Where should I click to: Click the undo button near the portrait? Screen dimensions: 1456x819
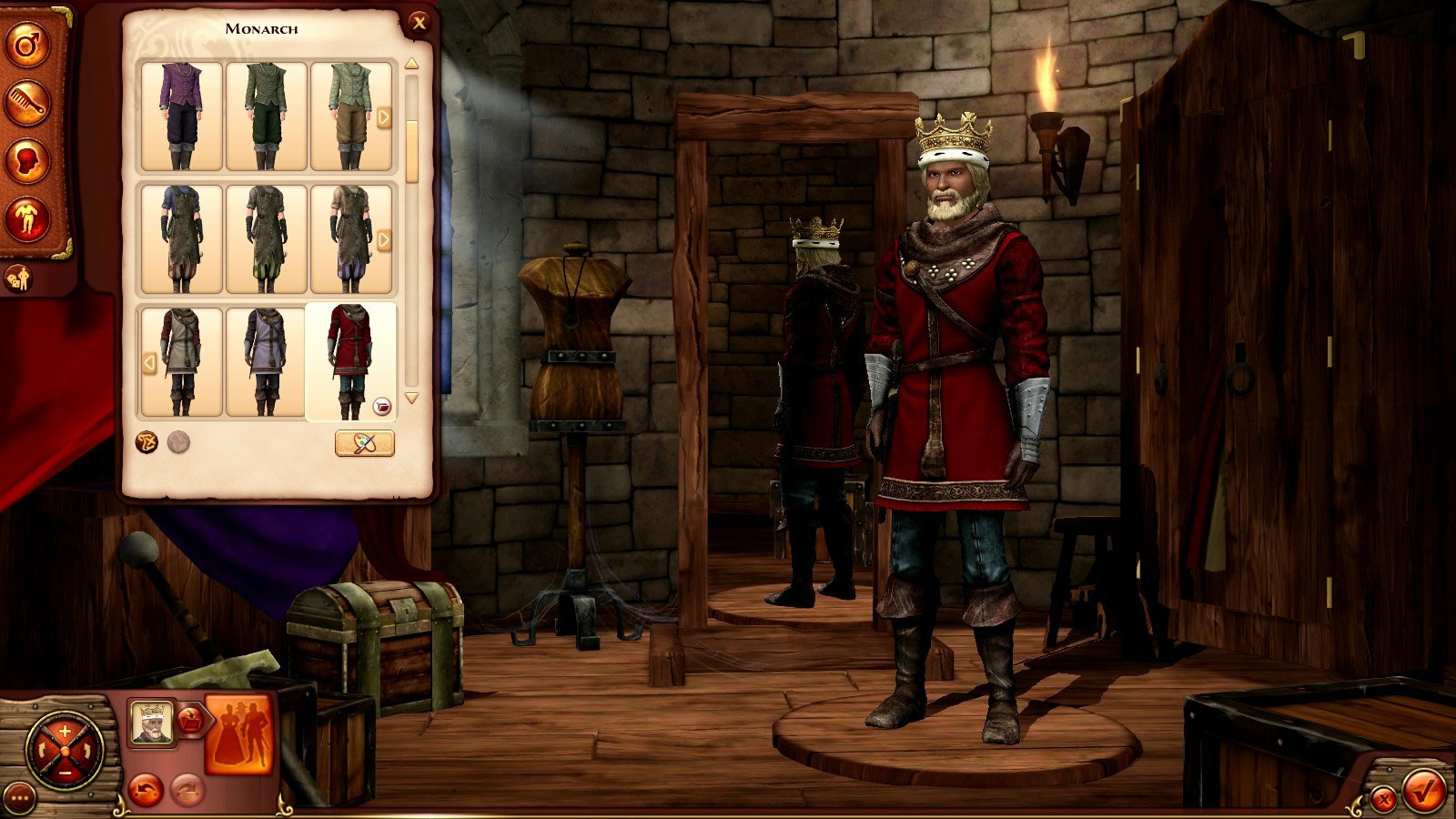146,789
